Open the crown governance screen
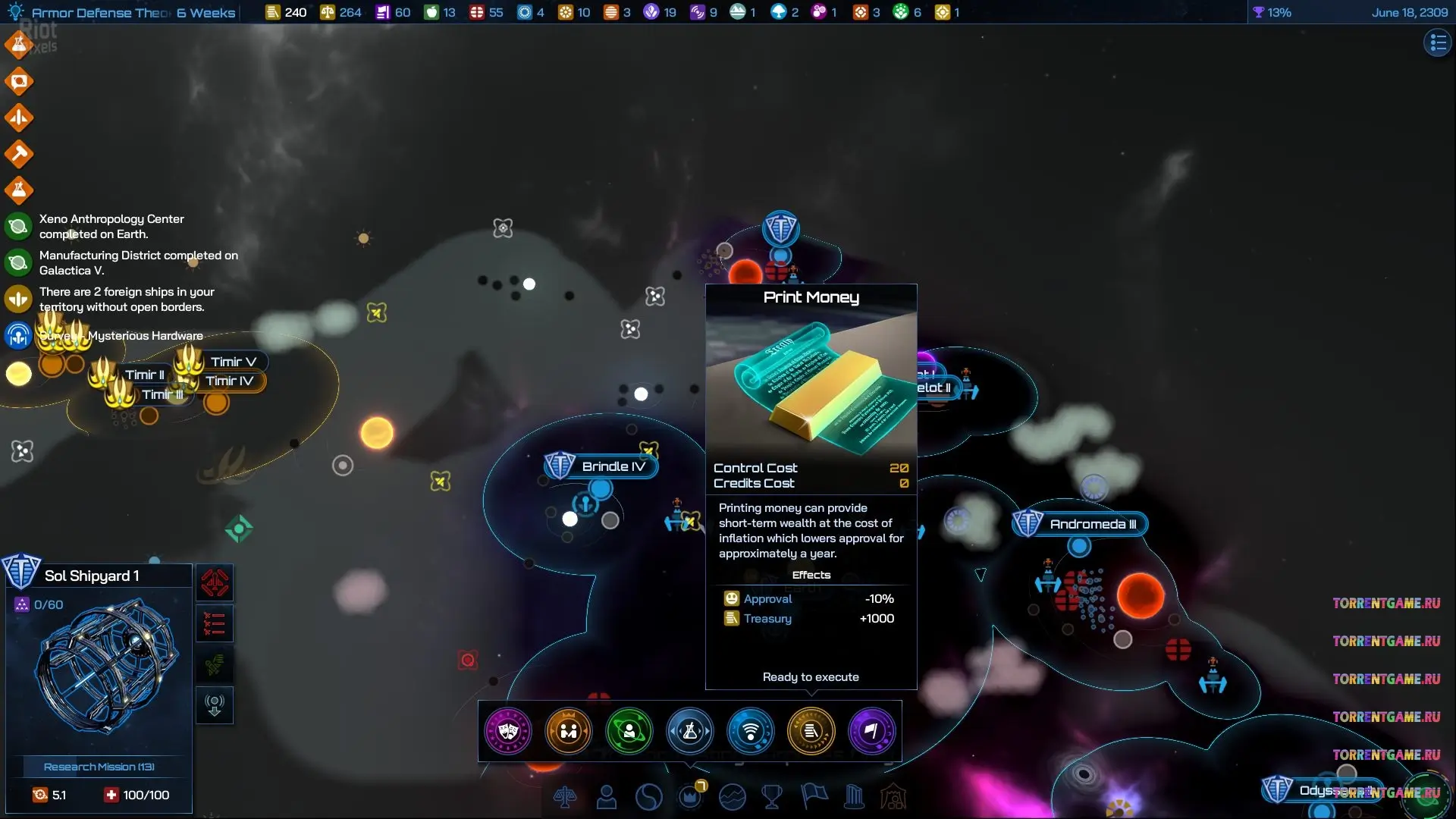 click(x=690, y=797)
